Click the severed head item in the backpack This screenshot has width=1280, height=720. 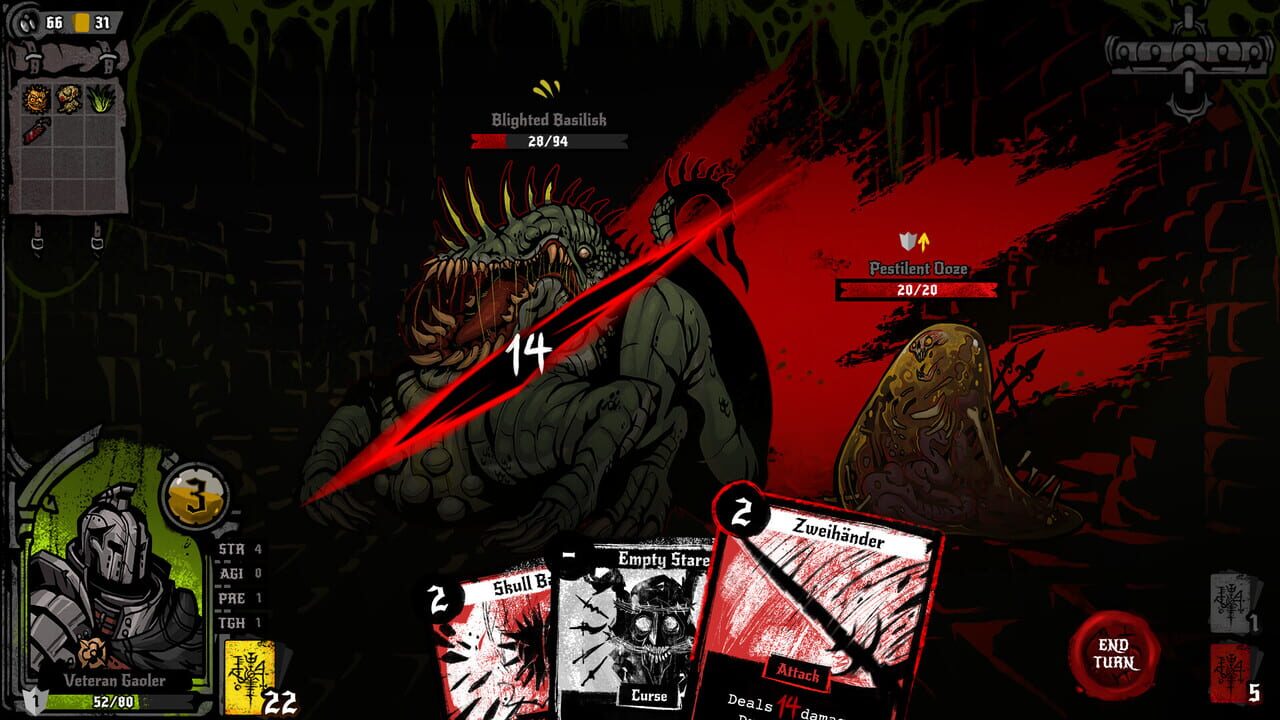[69, 99]
